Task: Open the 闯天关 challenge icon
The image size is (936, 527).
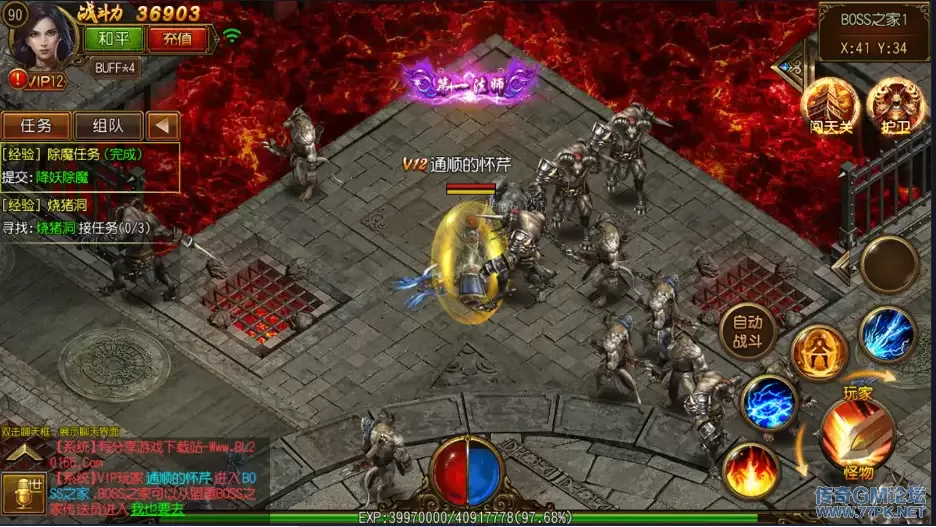Action: pos(829,105)
